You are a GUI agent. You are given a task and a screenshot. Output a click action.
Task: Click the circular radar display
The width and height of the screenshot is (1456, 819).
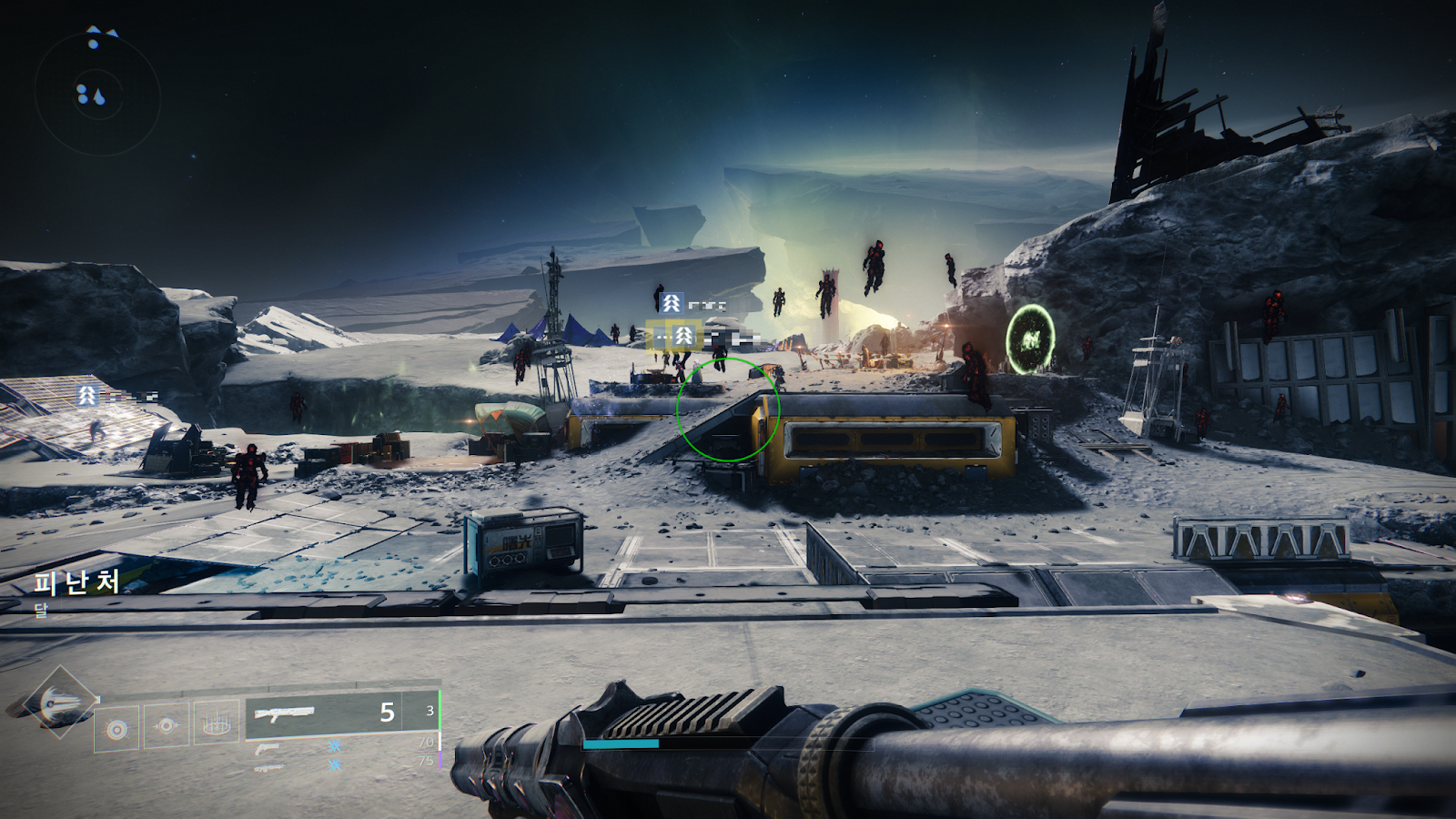pyautogui.click(x=97, y=94)
